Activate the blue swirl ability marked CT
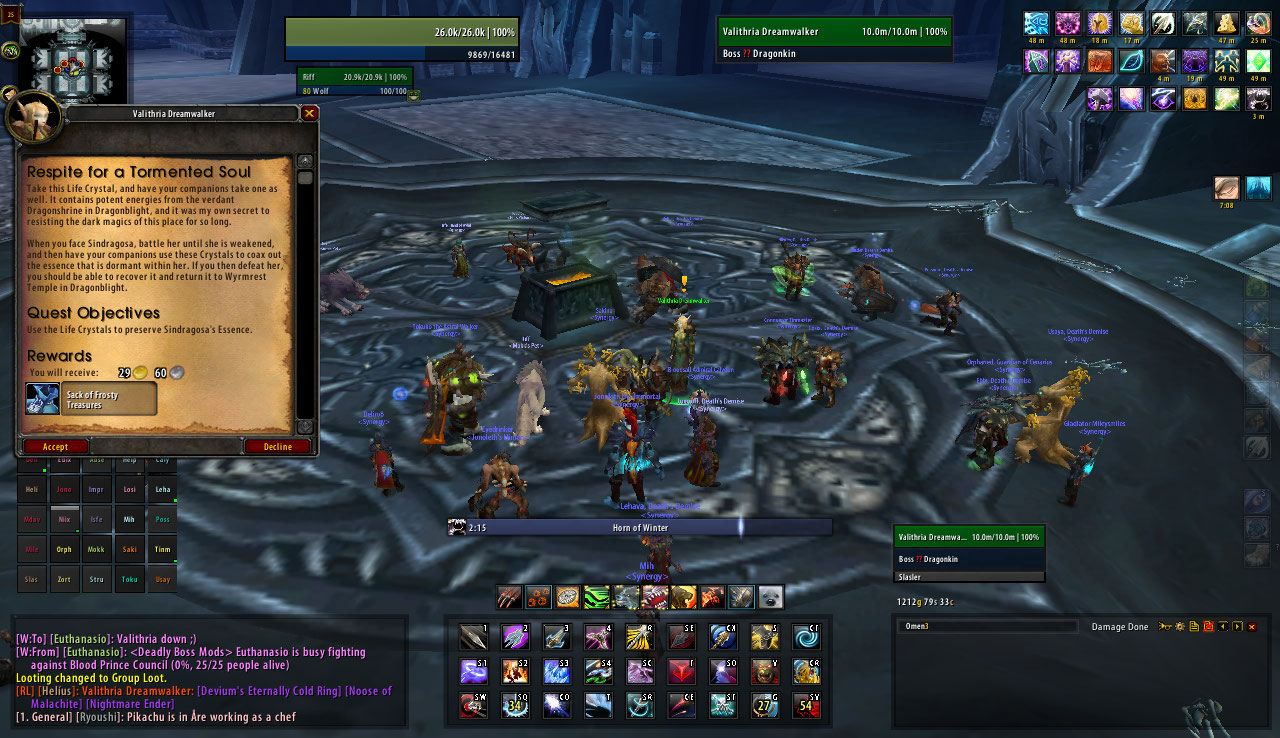Screen dimensions: 1280x738 (x=806, y=637)
